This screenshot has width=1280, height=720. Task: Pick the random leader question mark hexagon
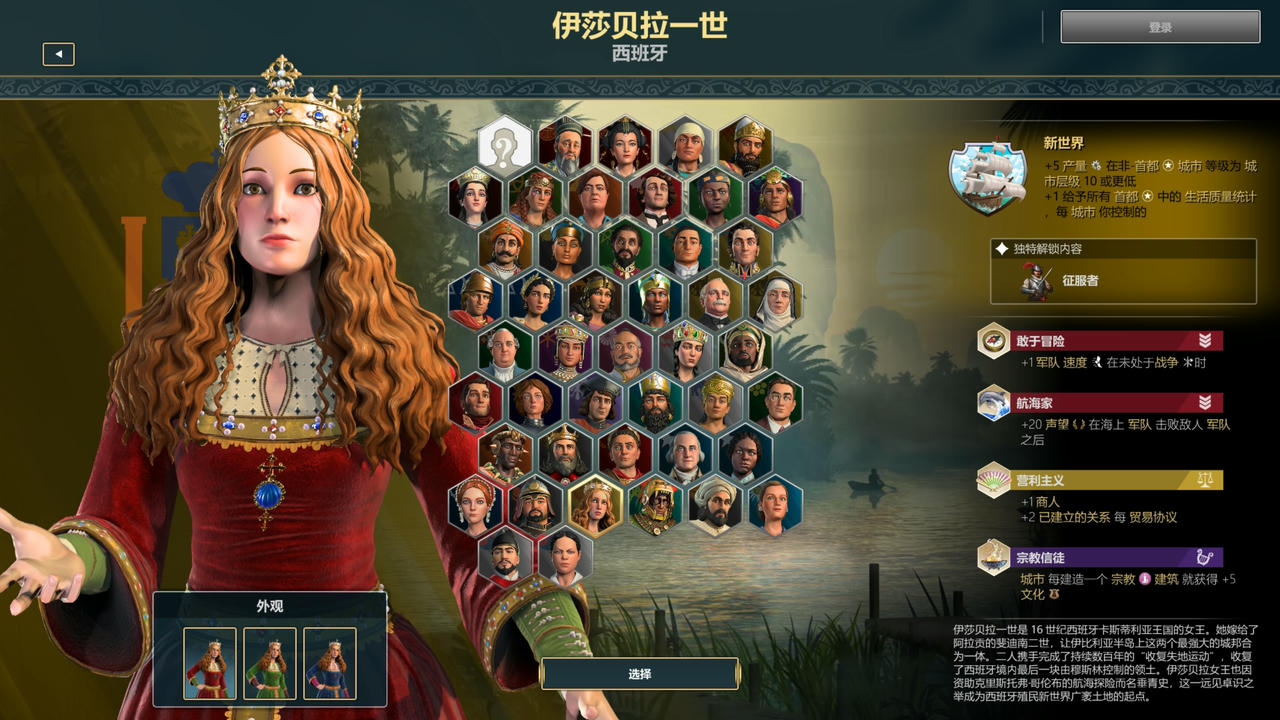tap(507, 141)
